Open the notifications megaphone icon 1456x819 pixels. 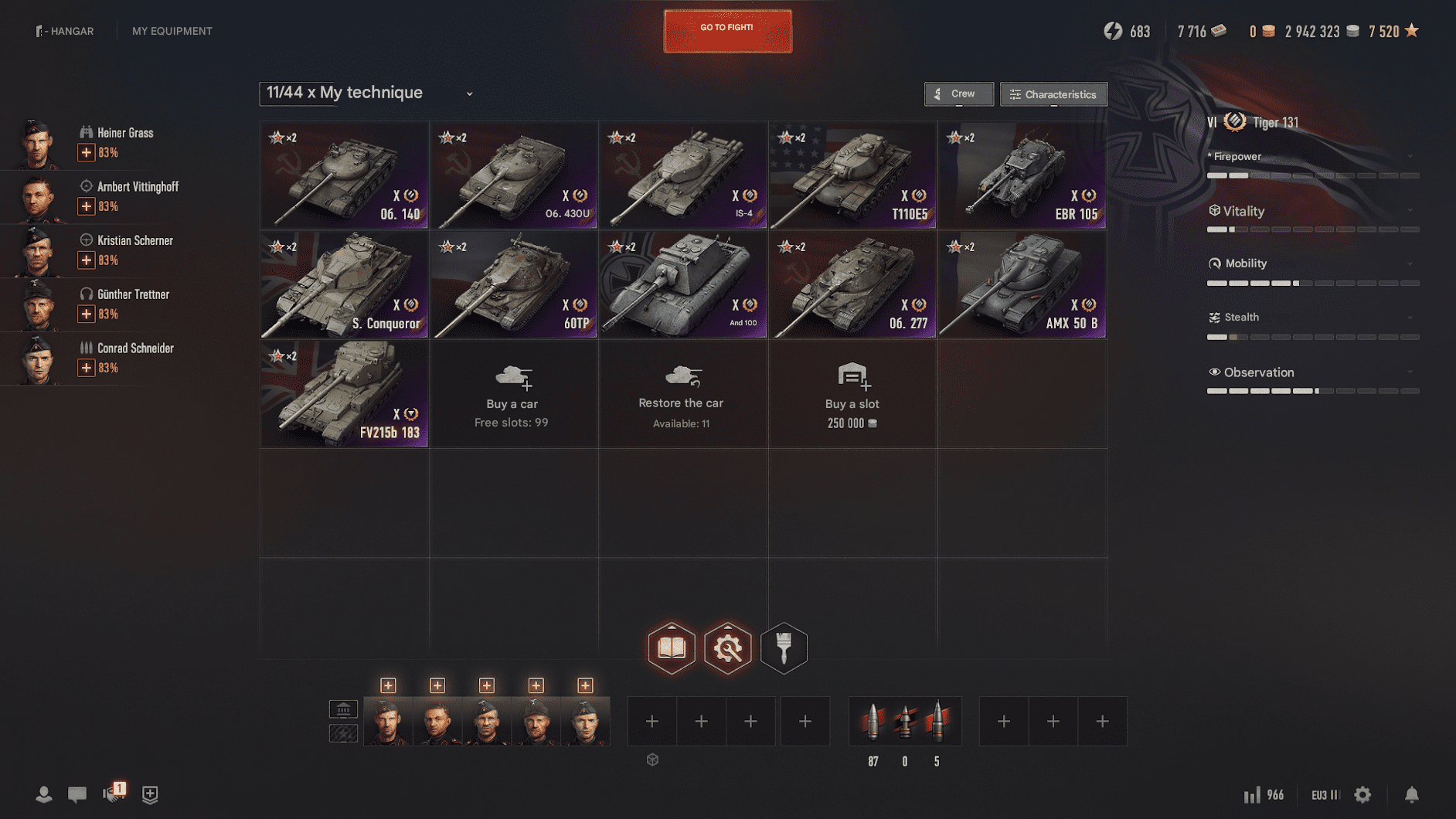coord(113,794)
